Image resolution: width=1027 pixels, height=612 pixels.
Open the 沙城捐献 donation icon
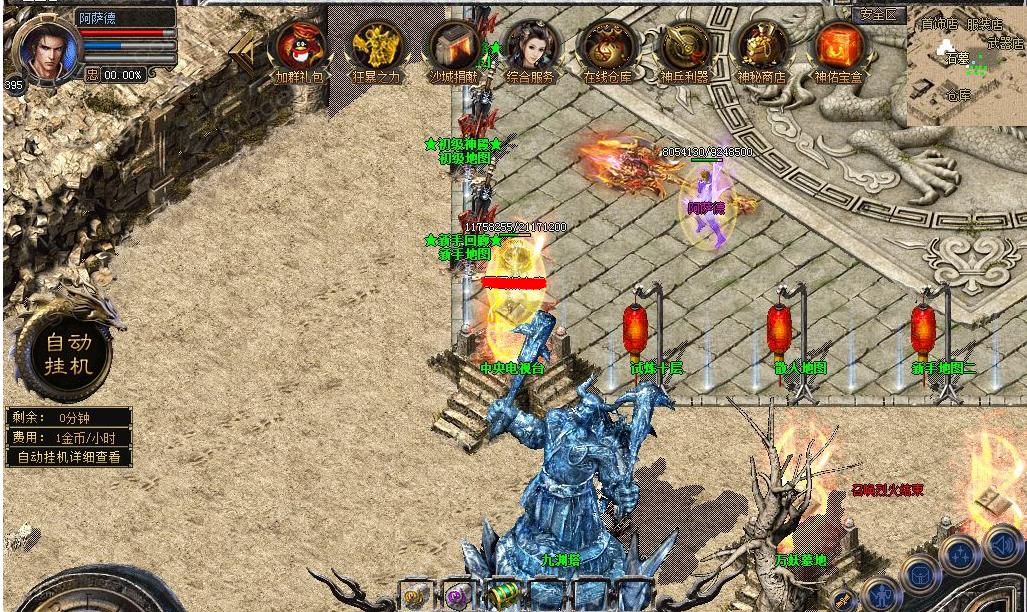(x=455, y=48)
